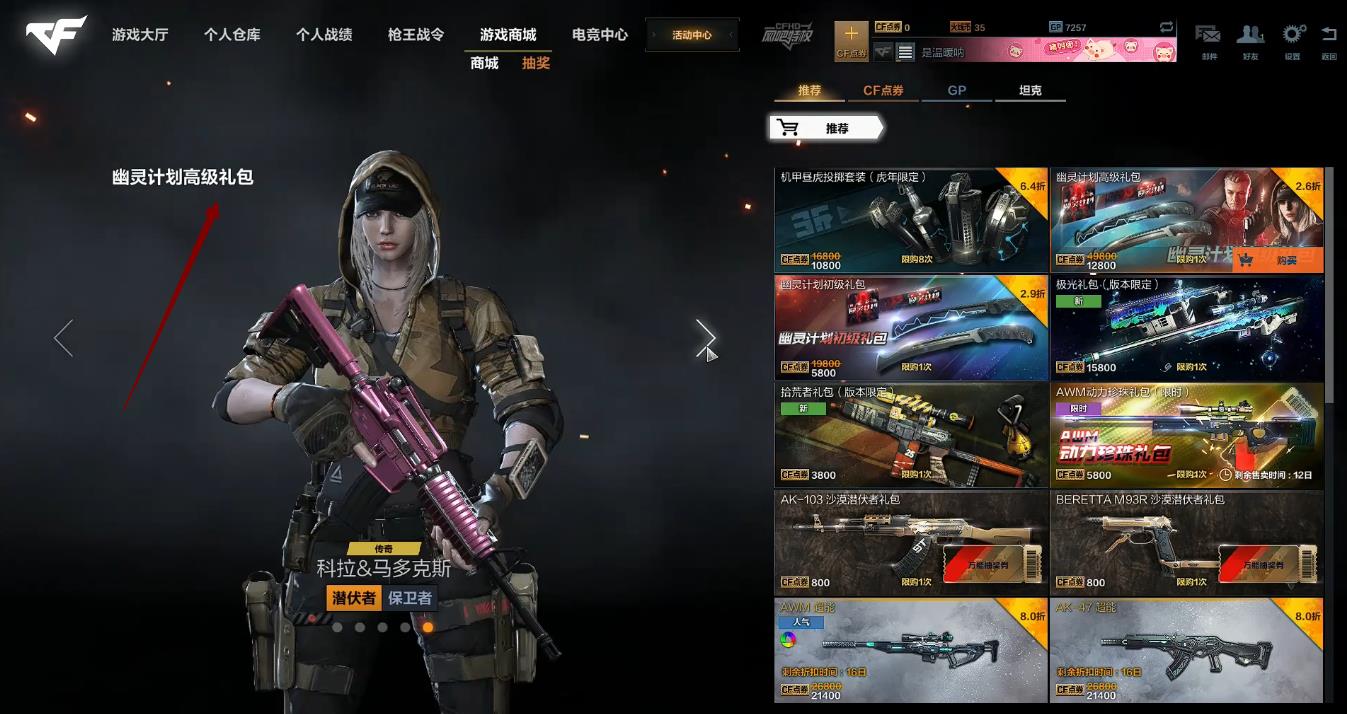
Task: Show the GP shop tab
Action: (x=957, y=91)
